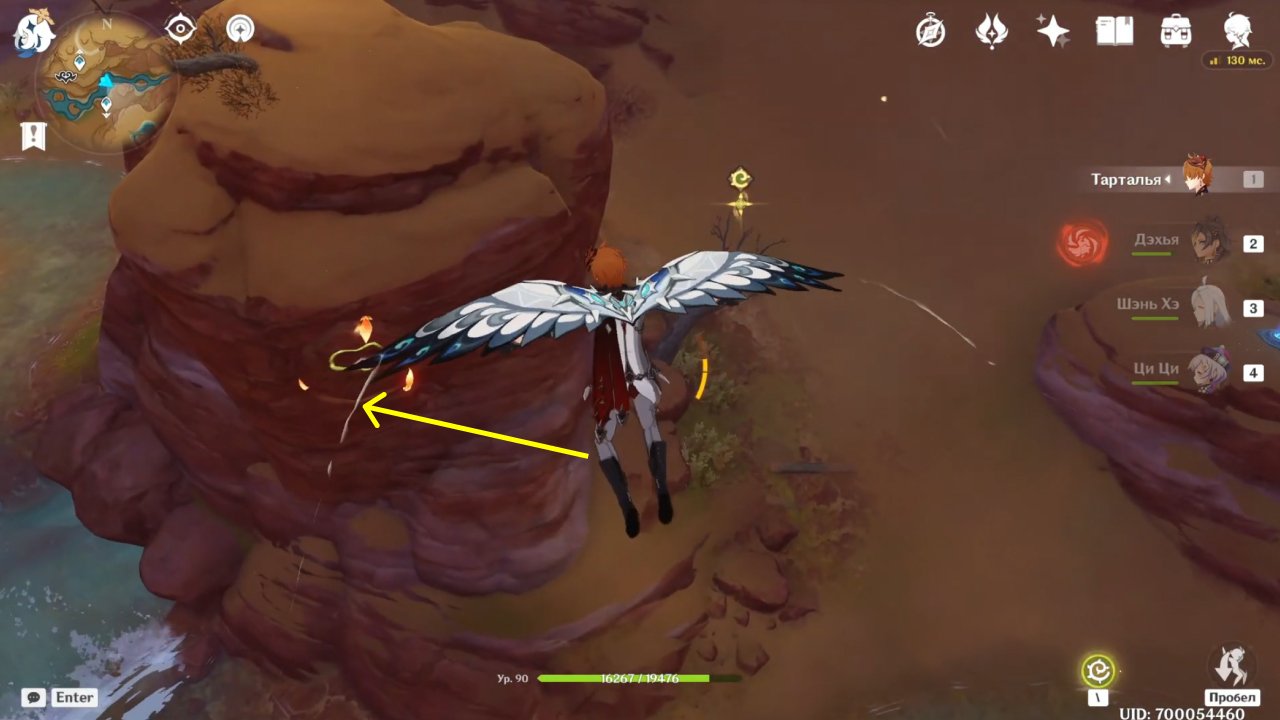
Task: Activate the elemental sight eye icon
Action: [x=180, y=29]
